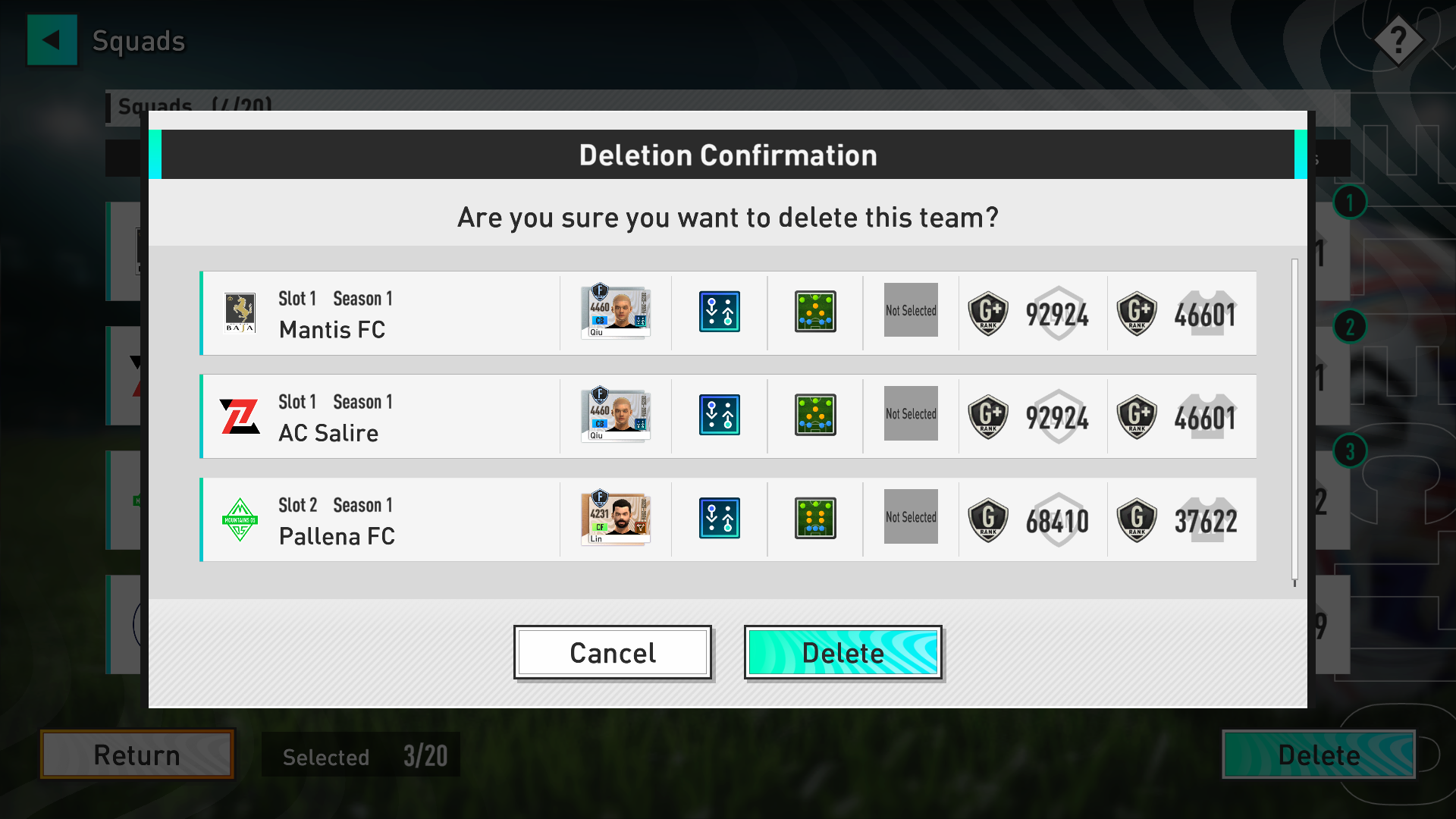
Task: Cancel the deletion confirmation
Action: [x=613, y=652]
